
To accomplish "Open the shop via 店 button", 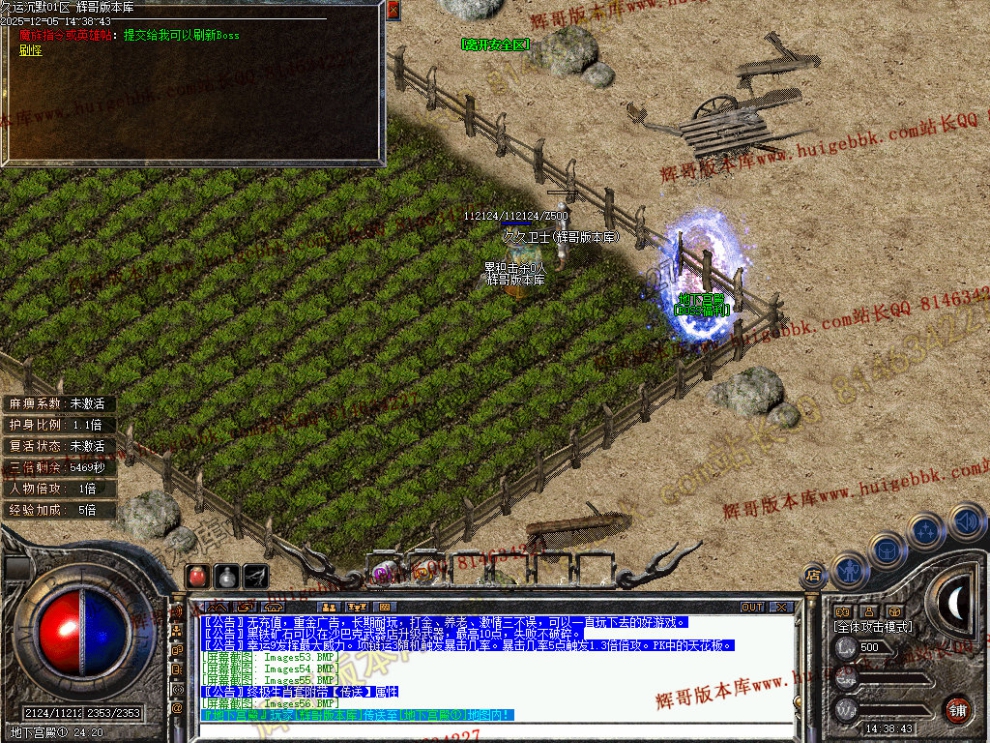I will coord(812,575).
